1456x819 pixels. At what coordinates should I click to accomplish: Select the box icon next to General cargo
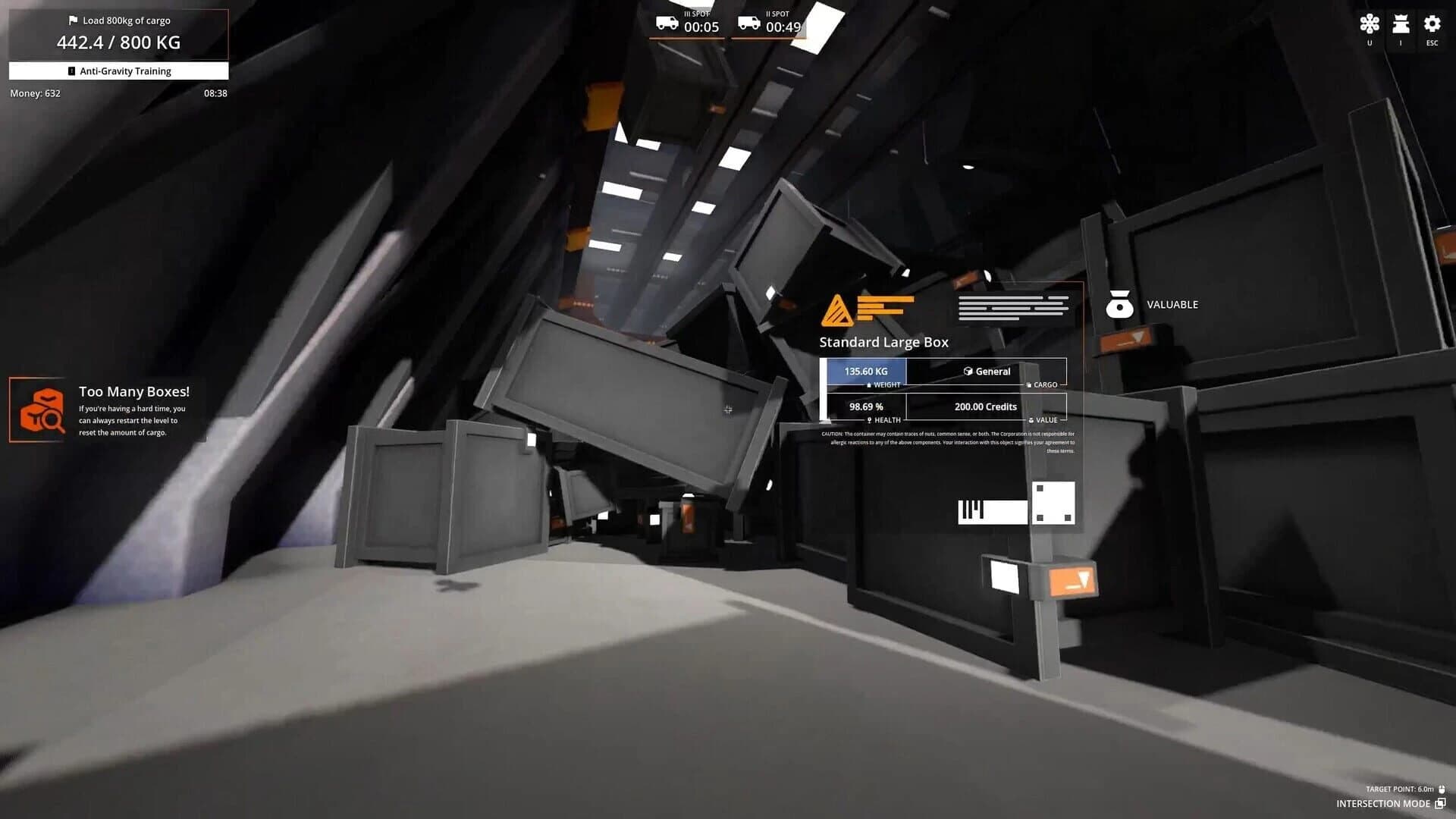(968, 371)
